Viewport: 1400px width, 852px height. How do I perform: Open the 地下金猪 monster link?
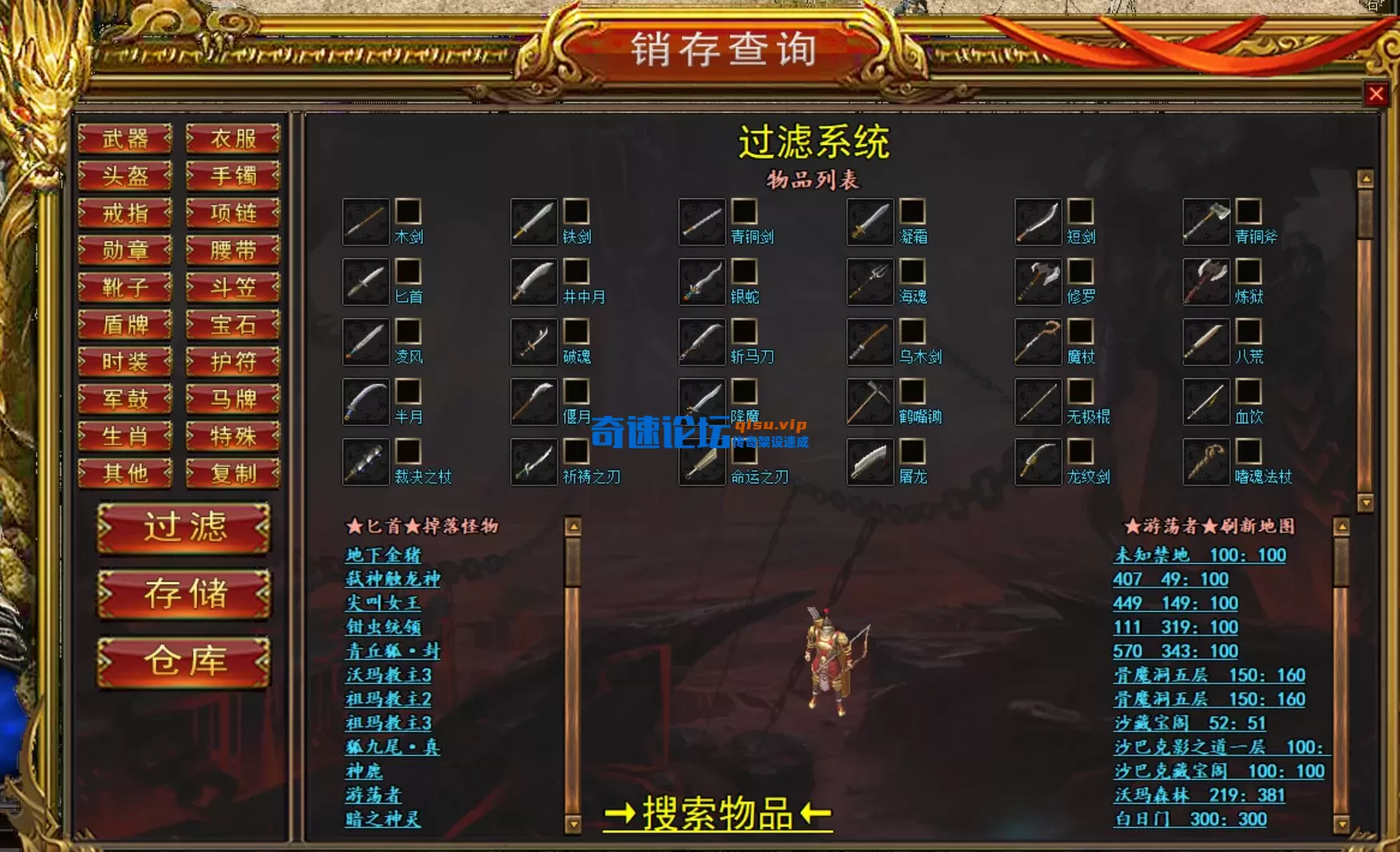384,555
